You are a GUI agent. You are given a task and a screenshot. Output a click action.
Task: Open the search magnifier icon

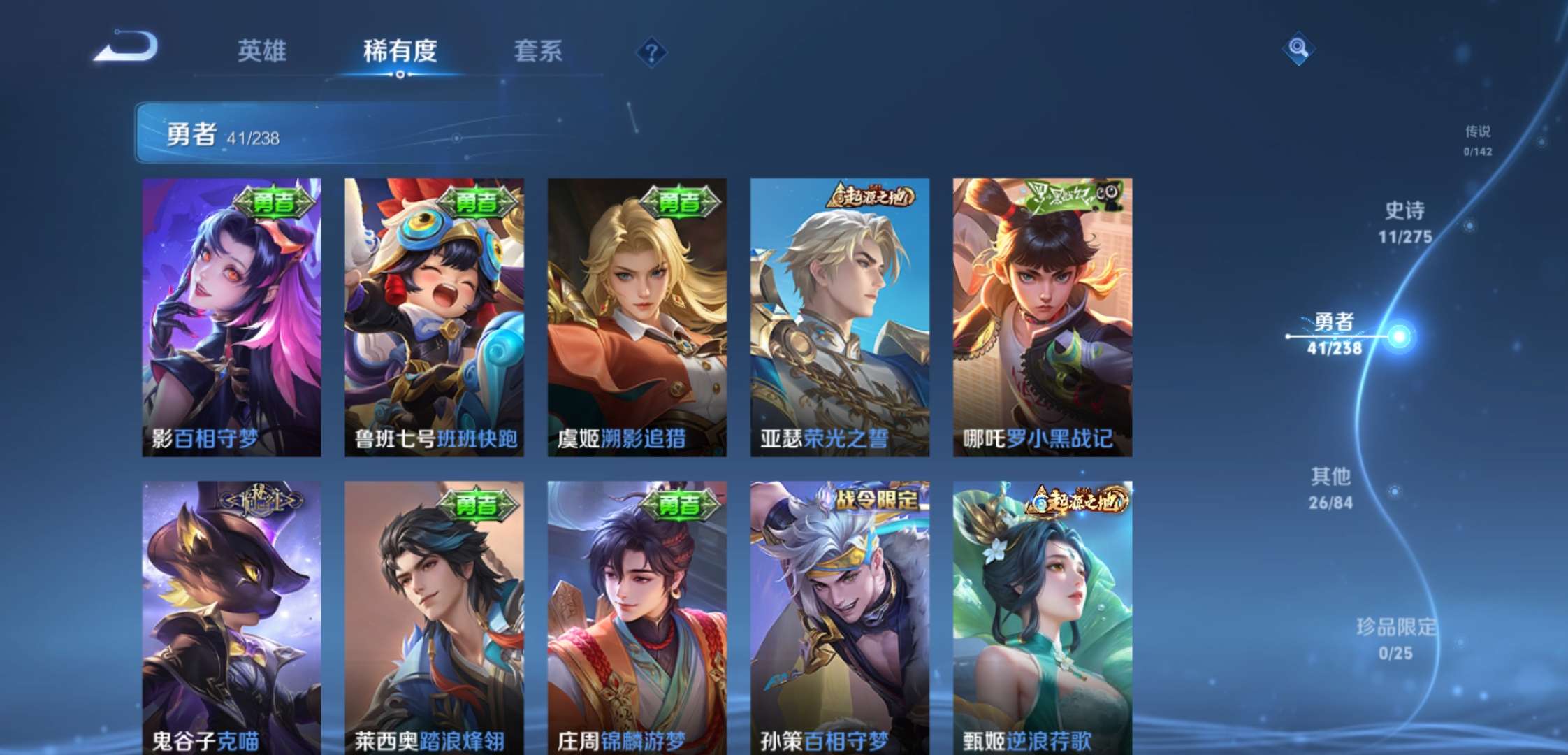click(1298, 49)
